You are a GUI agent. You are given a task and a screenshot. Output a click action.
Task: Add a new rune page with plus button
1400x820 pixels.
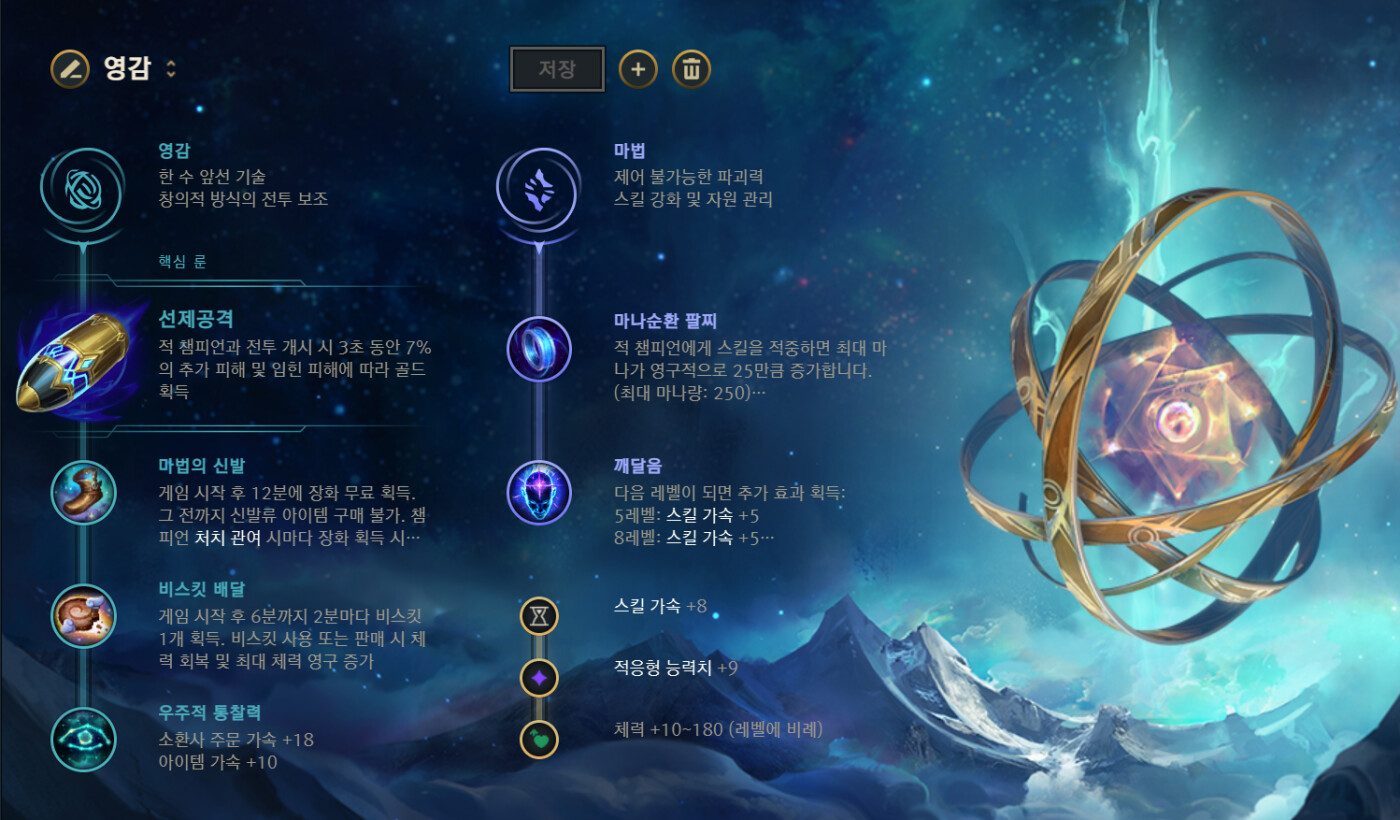[x=638, y=69]
